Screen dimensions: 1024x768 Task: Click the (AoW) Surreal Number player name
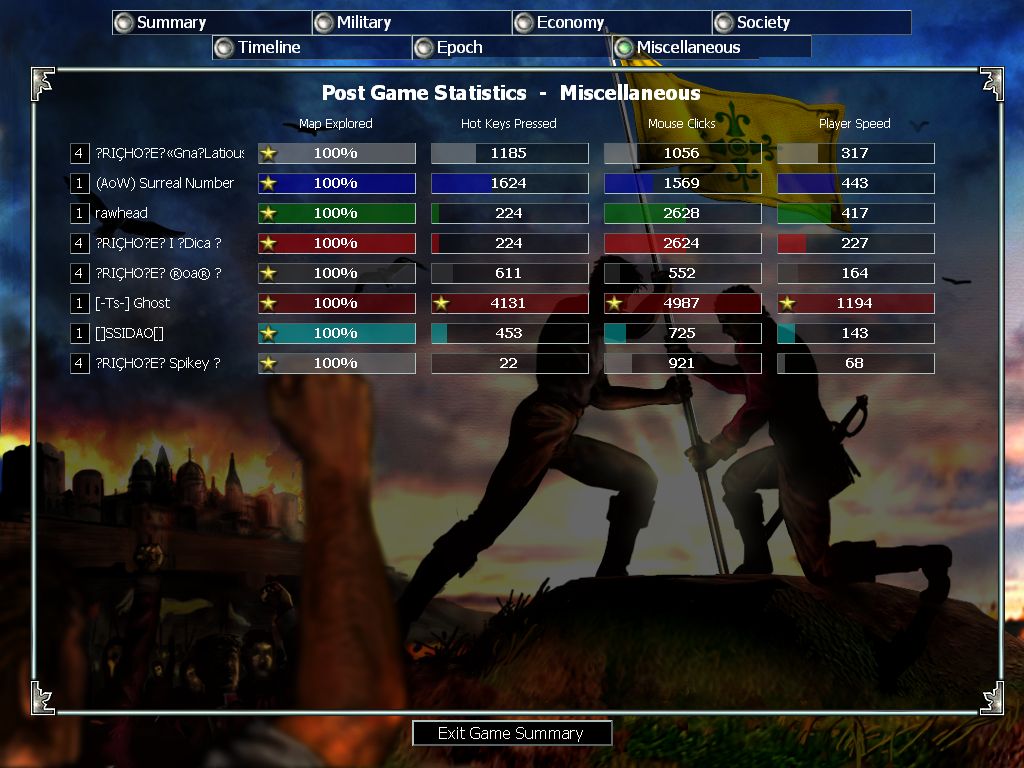click(x=164, y=183)
